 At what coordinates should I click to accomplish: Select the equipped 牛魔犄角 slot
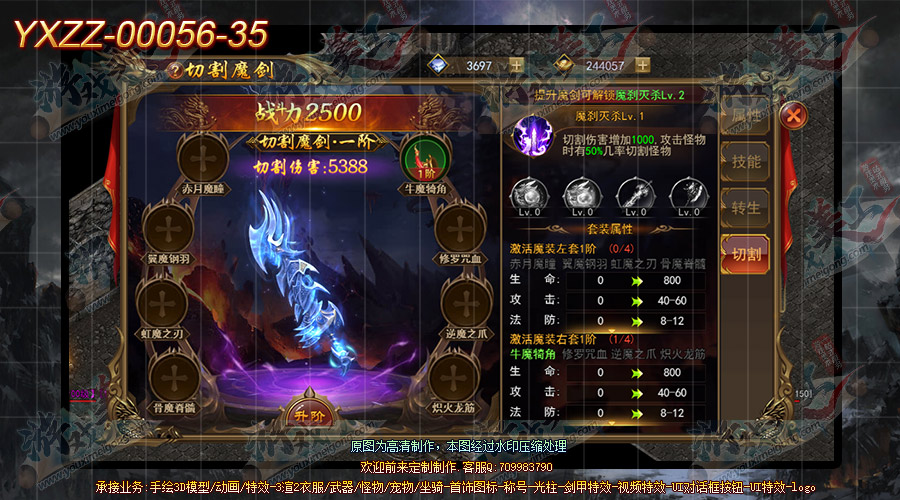pyautogui.click(x=425, y=157)
